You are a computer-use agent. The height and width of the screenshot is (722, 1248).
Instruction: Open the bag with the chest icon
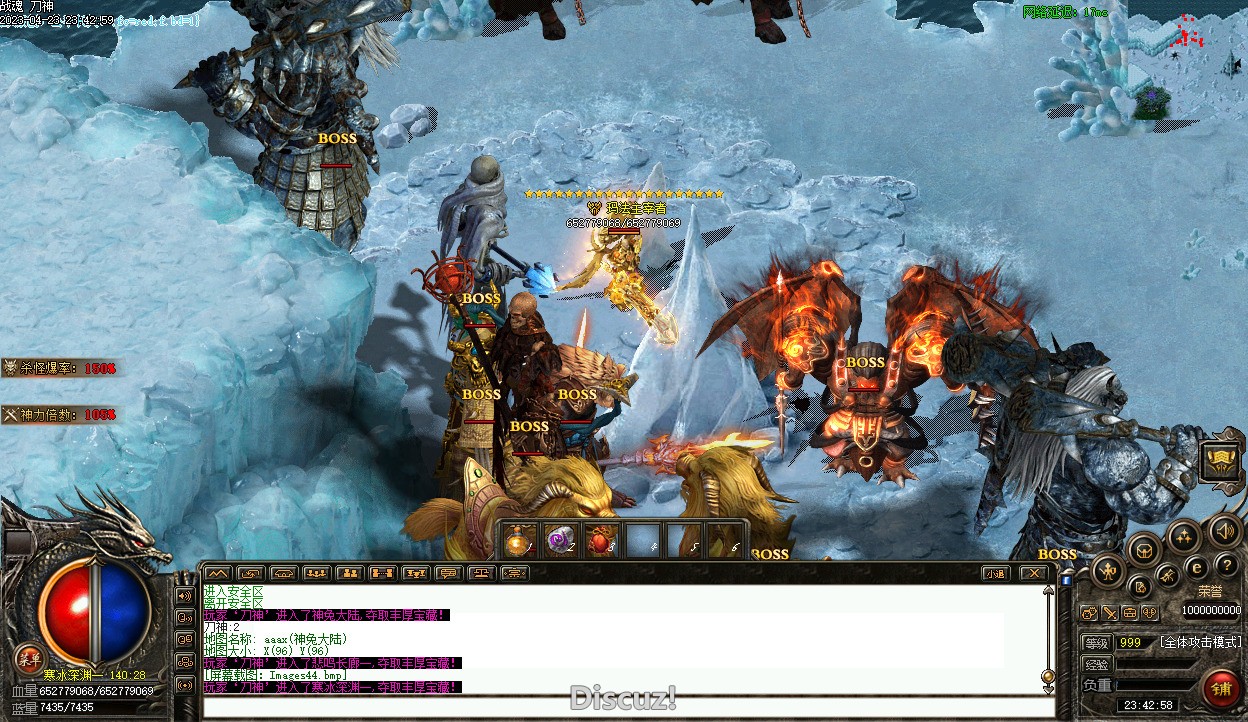pyautogui.click(x=1144, y=548)
